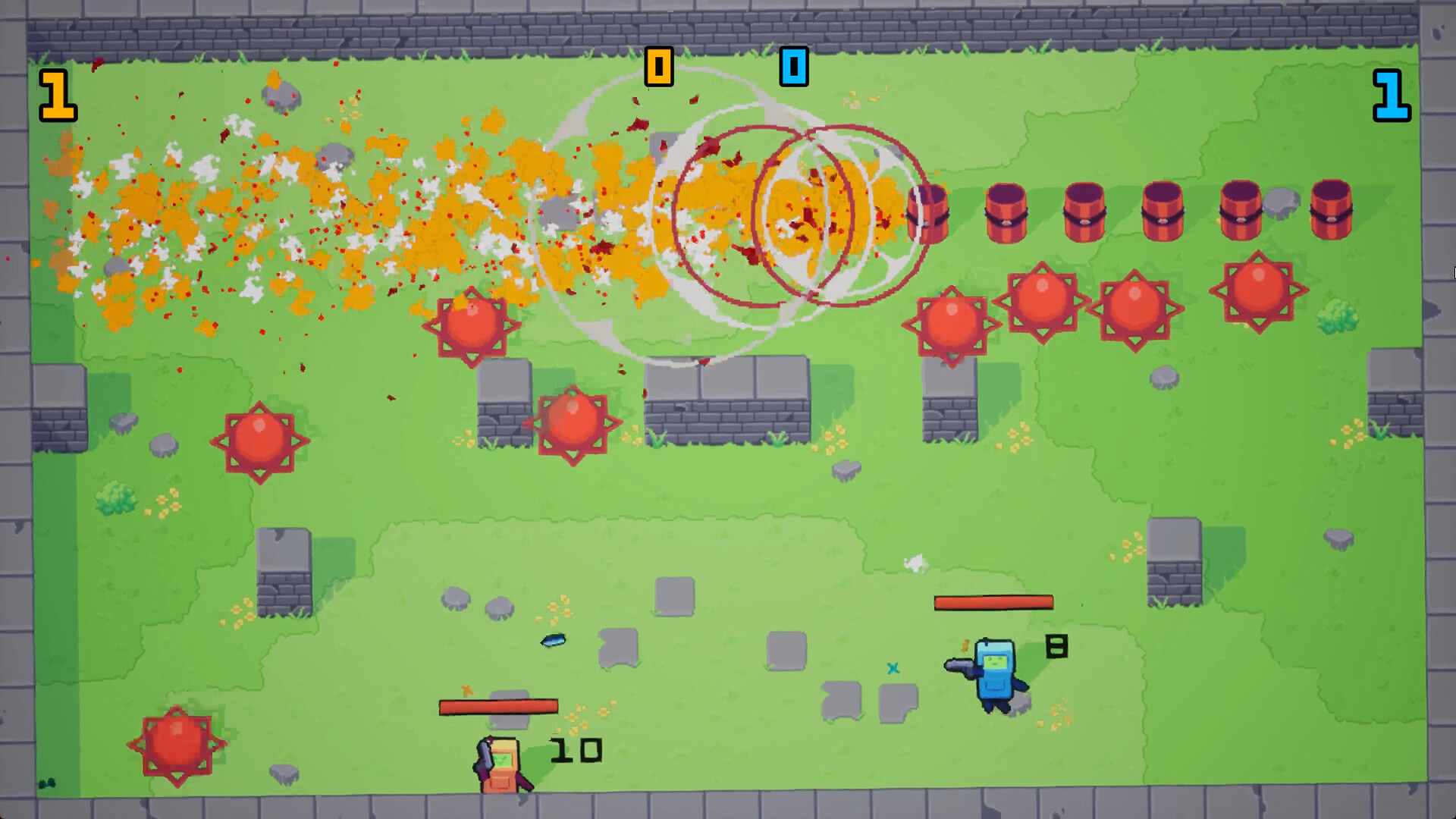Click the ammo count 10 beside the orange player
This screenshot has height=819, width=1456.
click(x=576, y=751)
